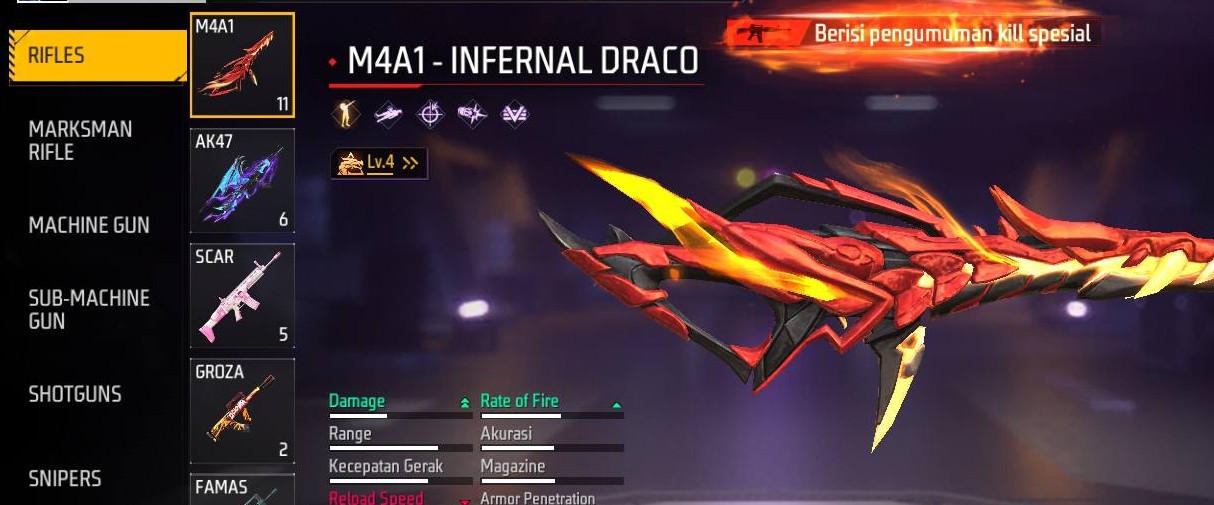Select the M4A1 weapon tile
Screen dimensions: 1214x505
click(x=242, y=65)
